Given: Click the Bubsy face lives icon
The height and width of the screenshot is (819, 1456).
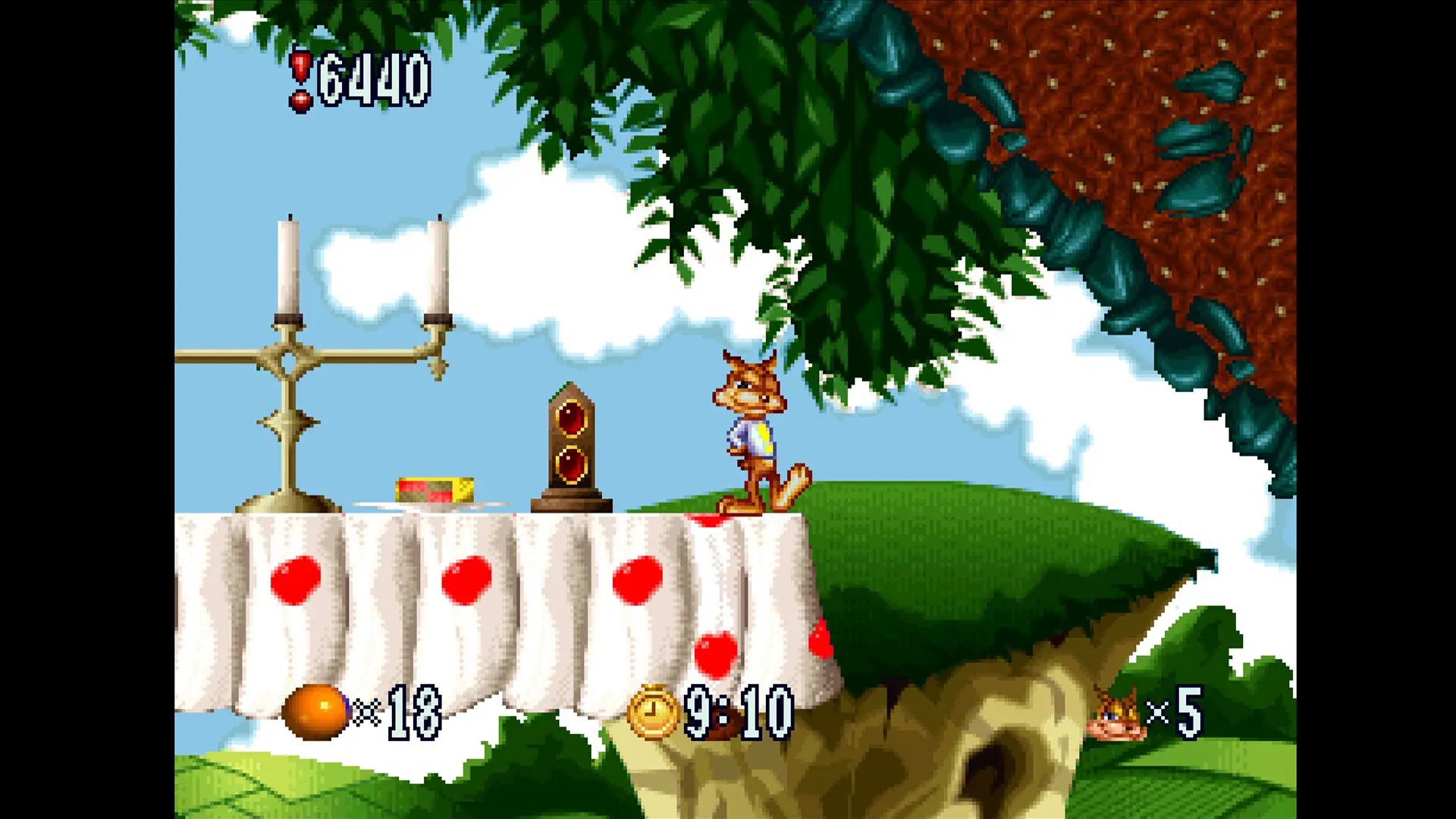Looking at the screenshot, I should [1116, 715].
